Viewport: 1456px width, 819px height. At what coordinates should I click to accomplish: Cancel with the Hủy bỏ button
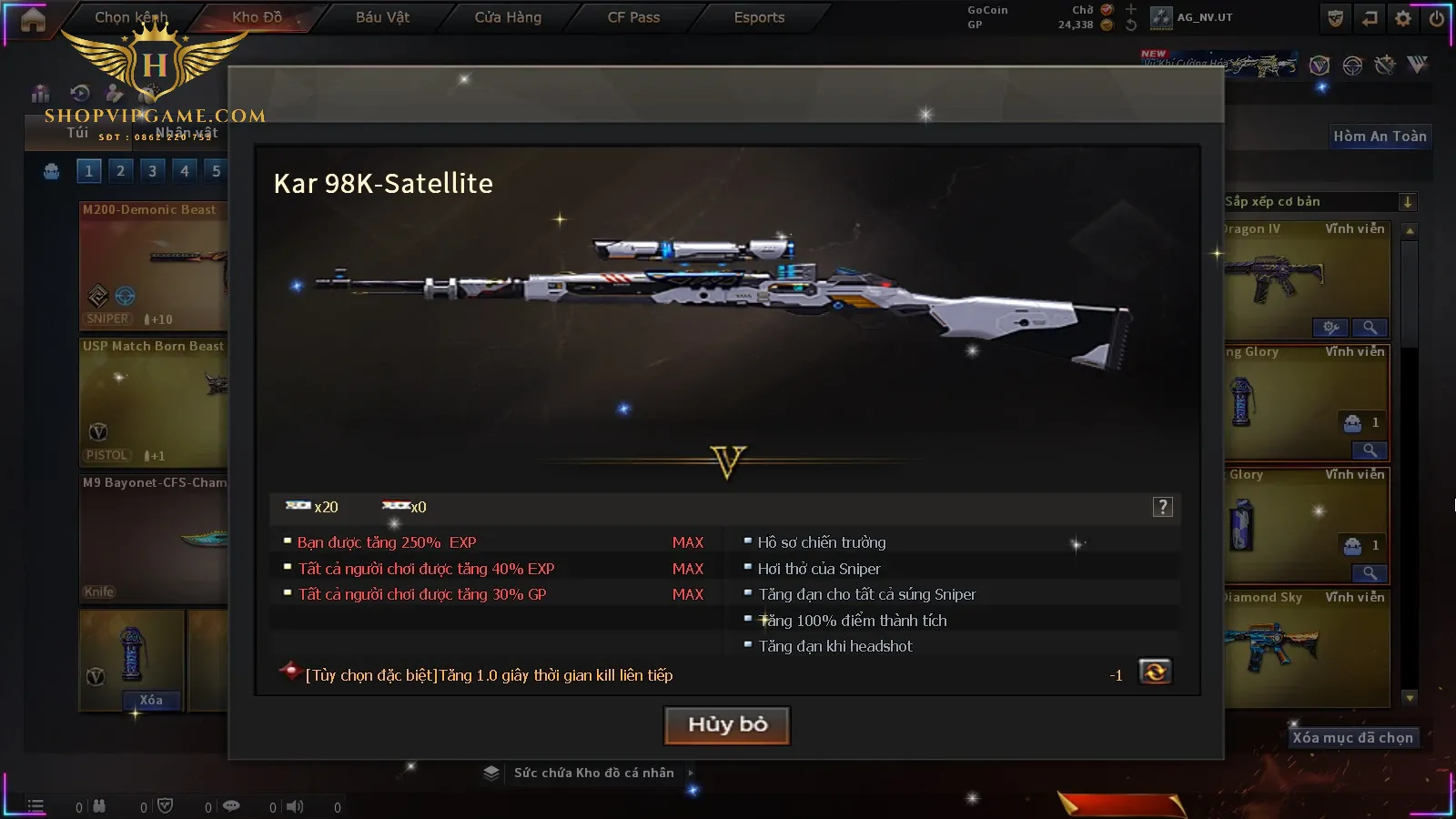727,725
